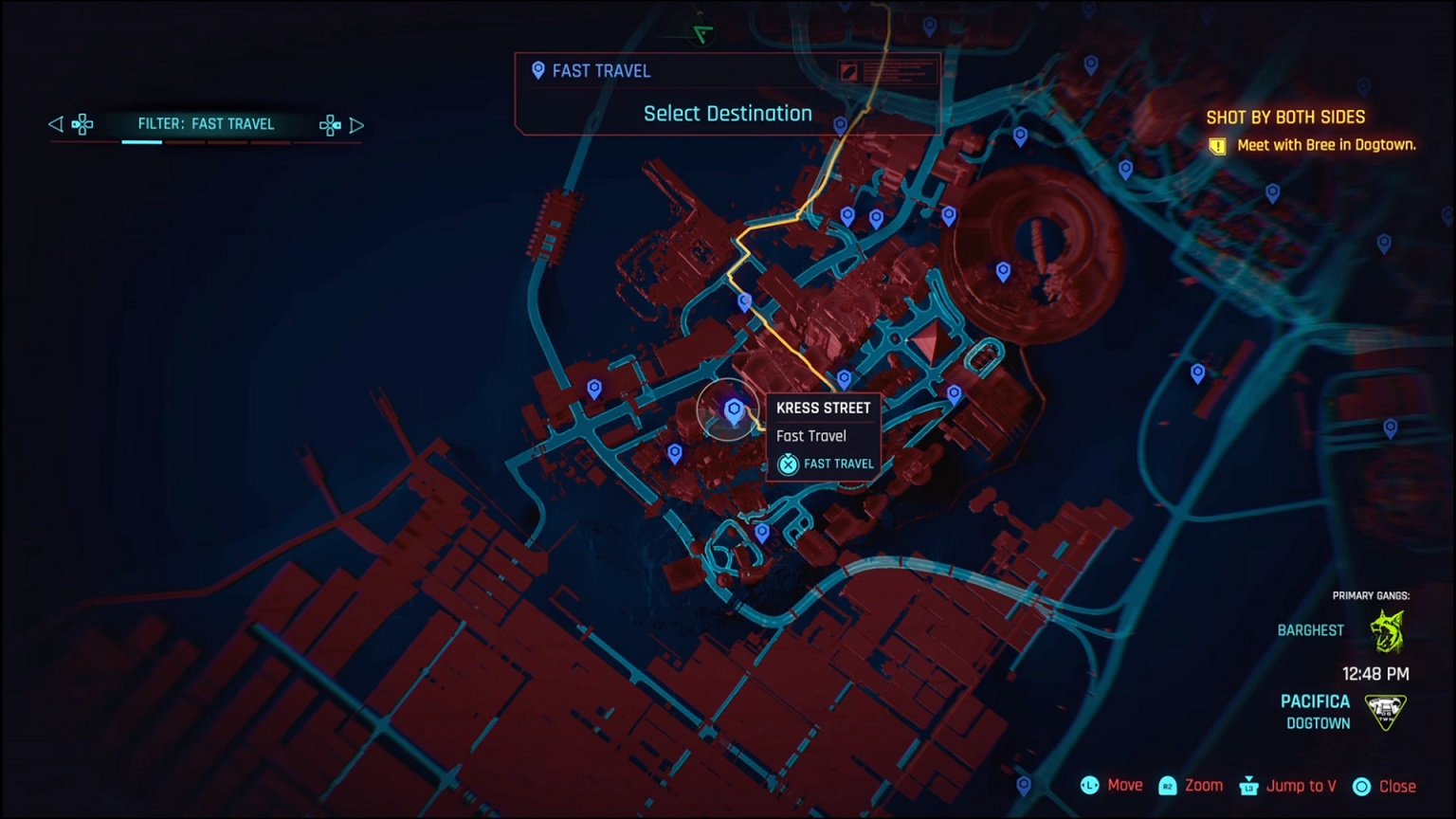Select the Kress Street fast travel pin
The height and width of the screenshot is (819, 1456).
click(731, 409)
